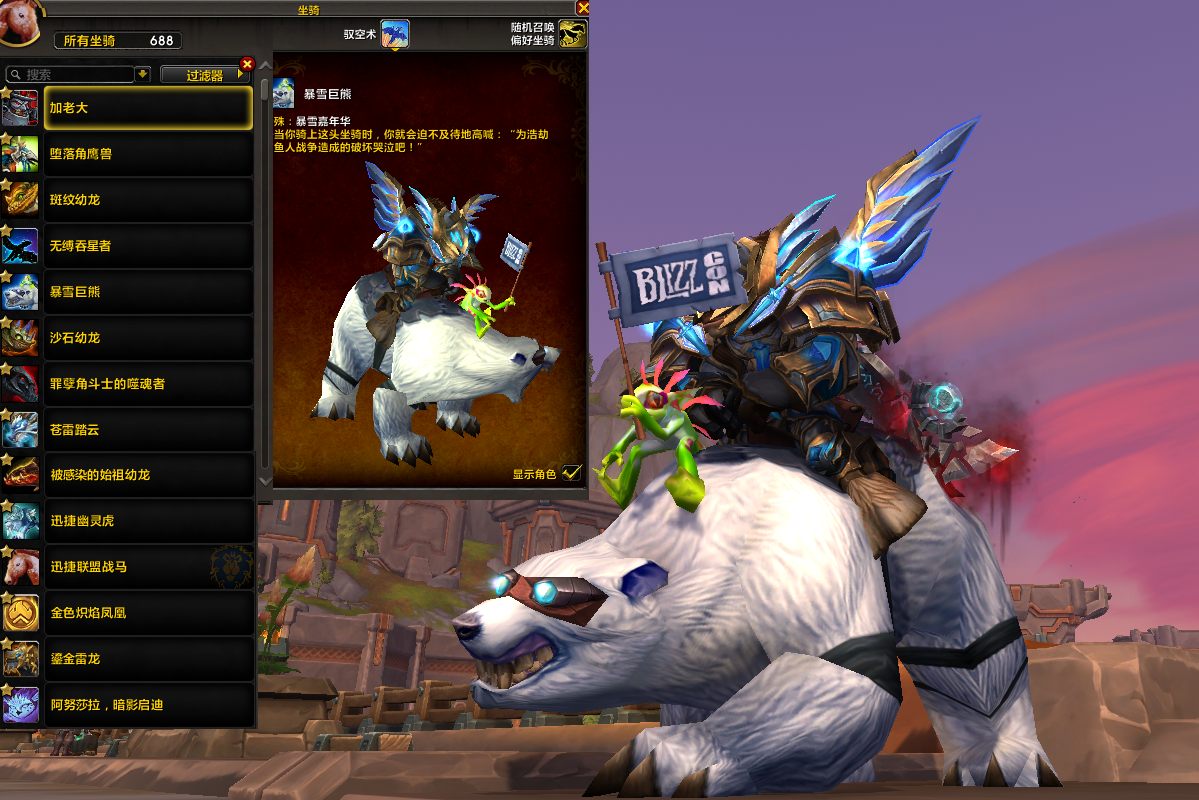Toggle the 显示角色 checkbox

click(571, 473)
